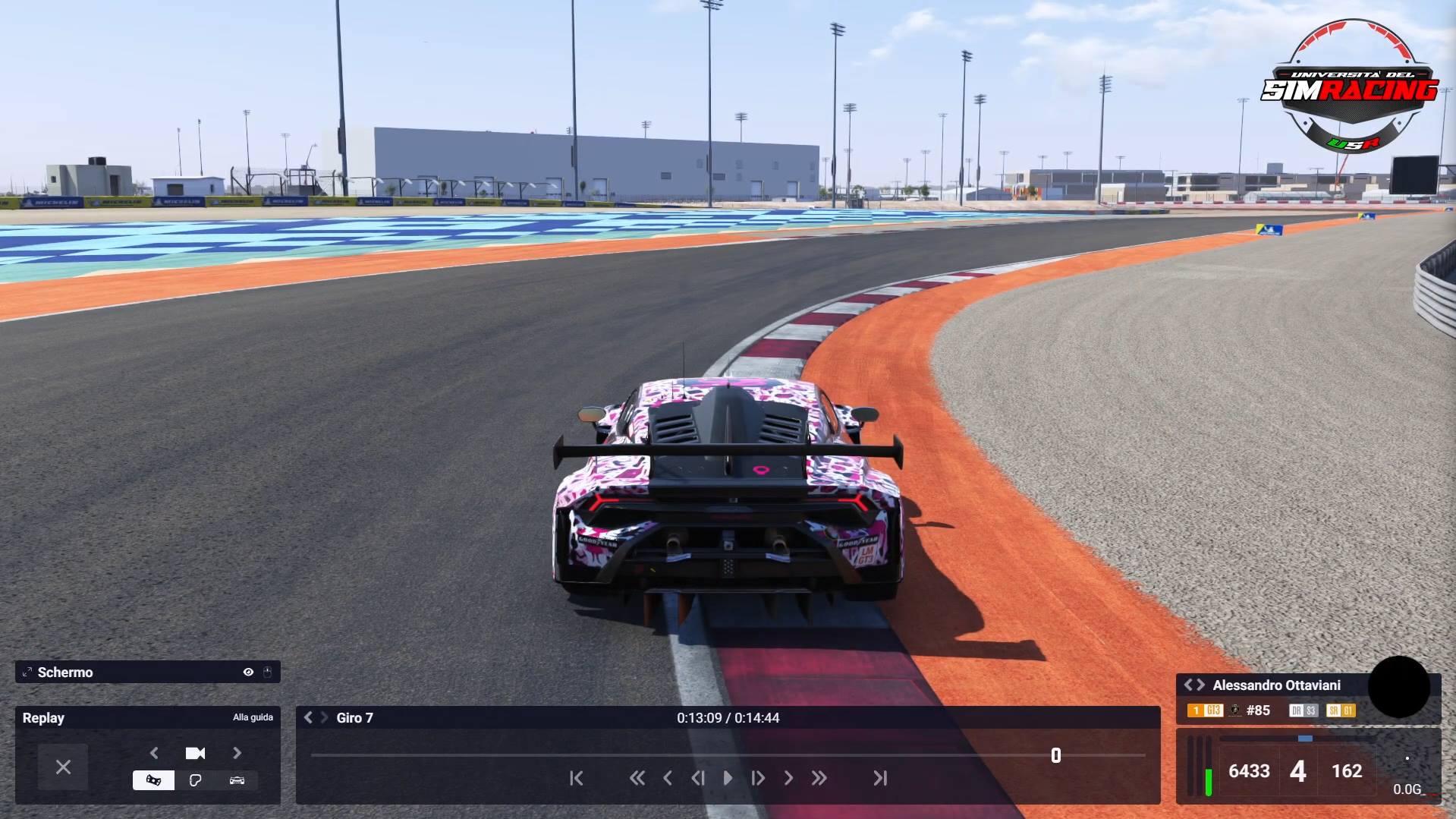Click the 'Alla guida' label
This screenshot has height=819, width=1456.
(253, 717)
